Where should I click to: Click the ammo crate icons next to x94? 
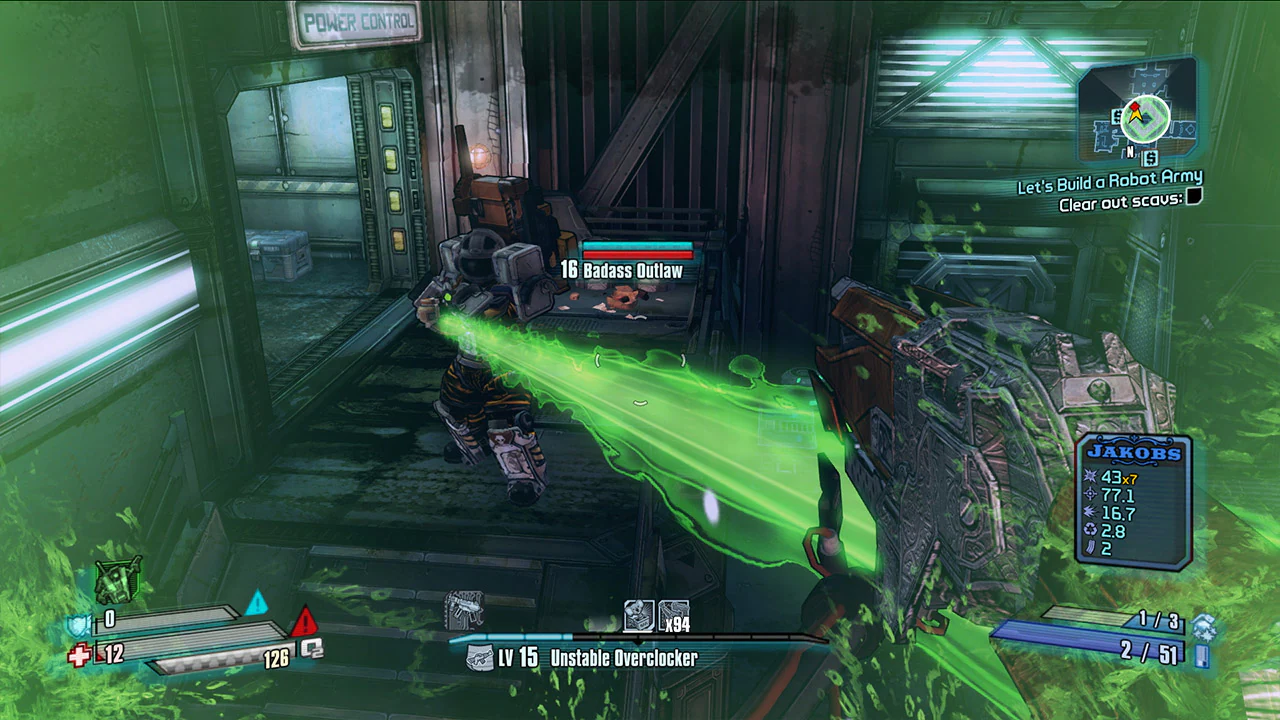point(637,615)
